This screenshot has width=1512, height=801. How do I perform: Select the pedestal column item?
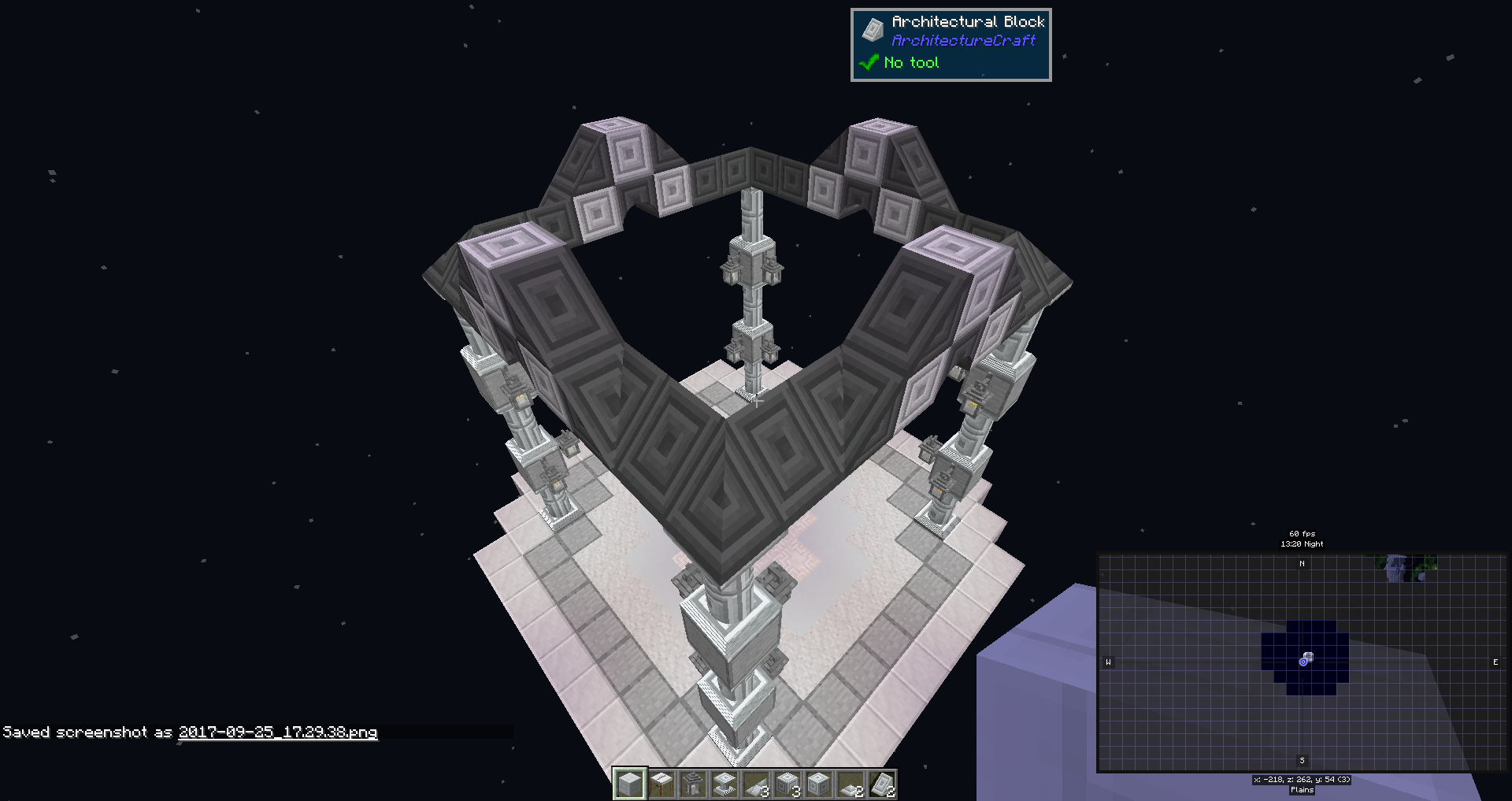pyautogui.click(x=725, y=784)
